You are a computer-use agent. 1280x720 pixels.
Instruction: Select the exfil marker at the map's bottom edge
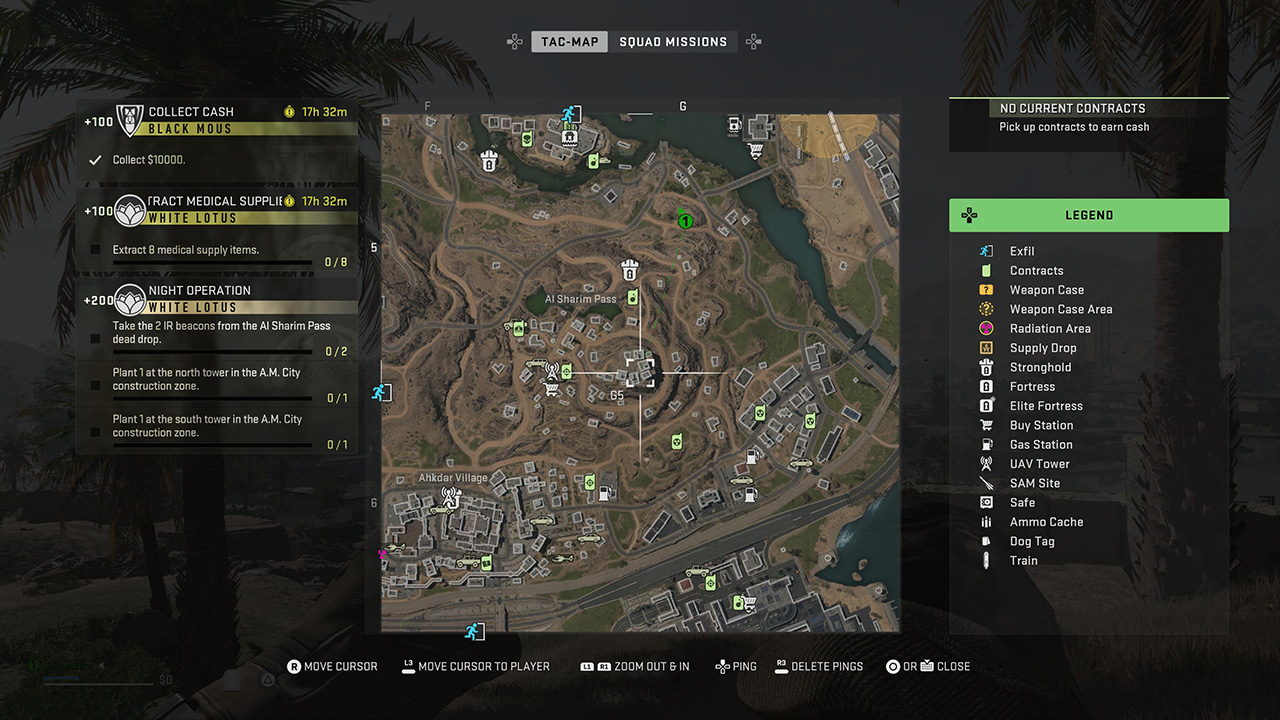(474, 631)
